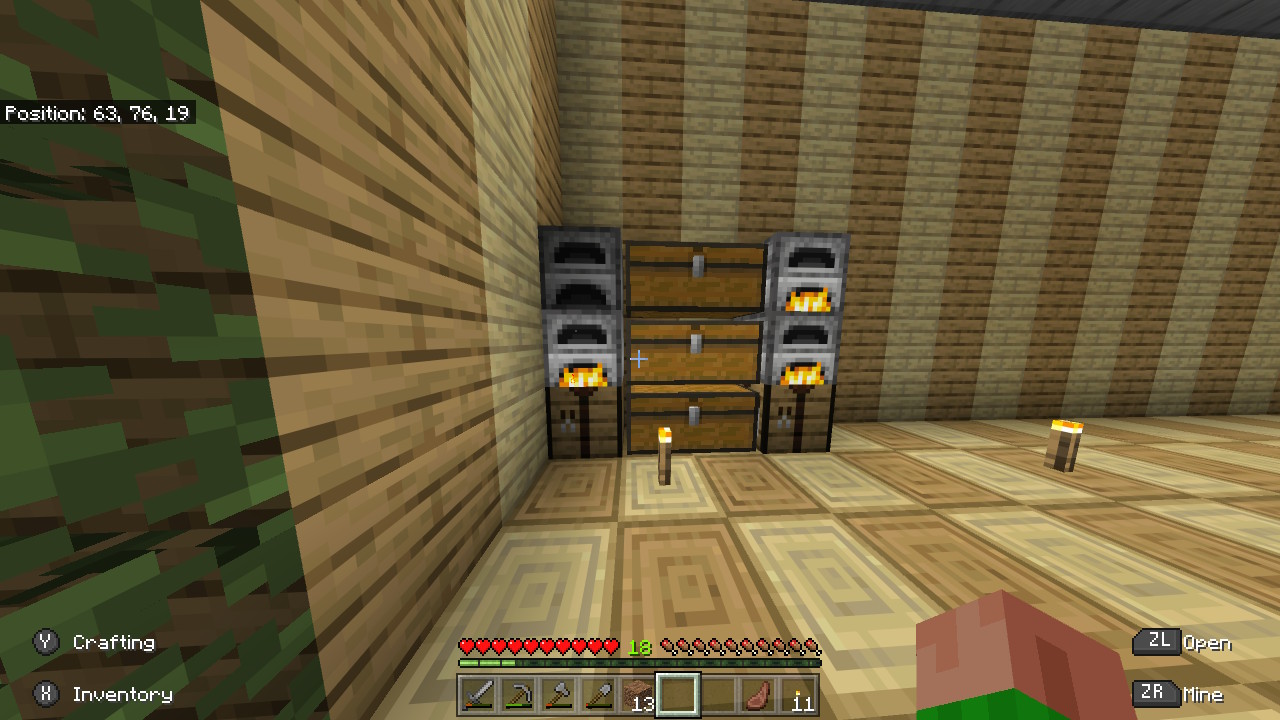Switch to the shovel slot
Image resolution: width=1280 pixels, height=720 pixels.
click(598, 695)
